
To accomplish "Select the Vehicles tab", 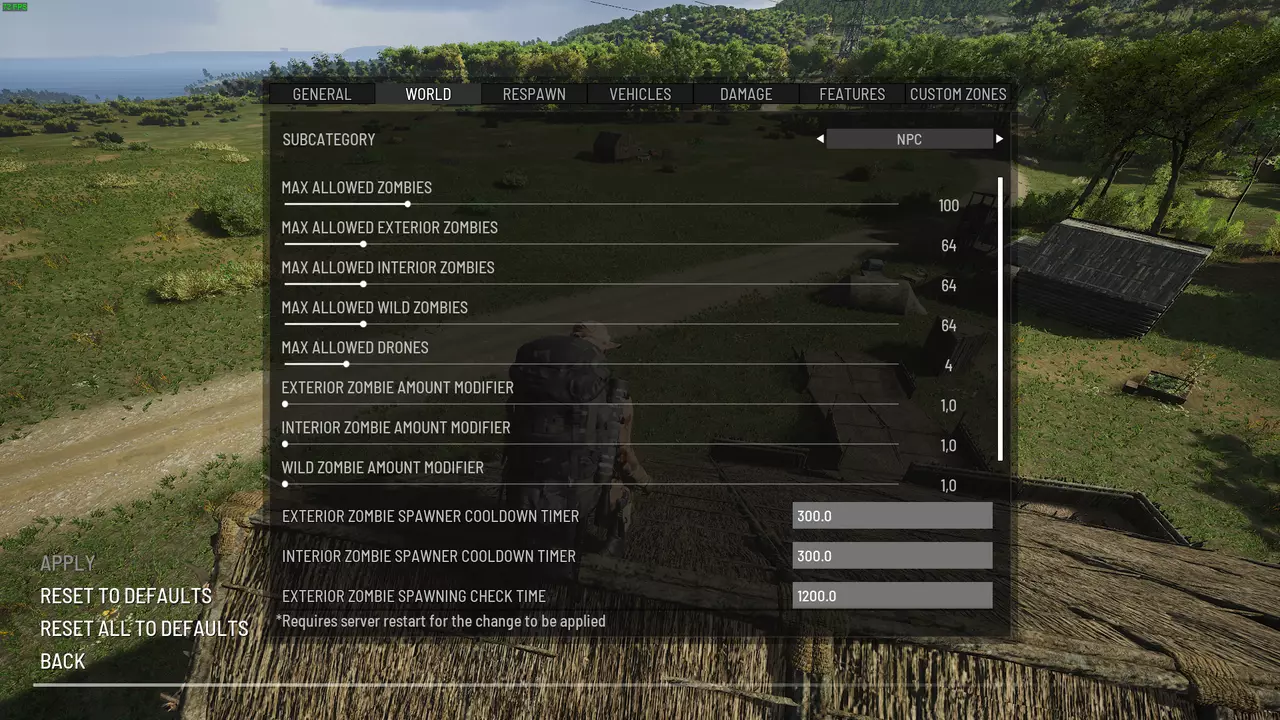I will coord(640,94).
